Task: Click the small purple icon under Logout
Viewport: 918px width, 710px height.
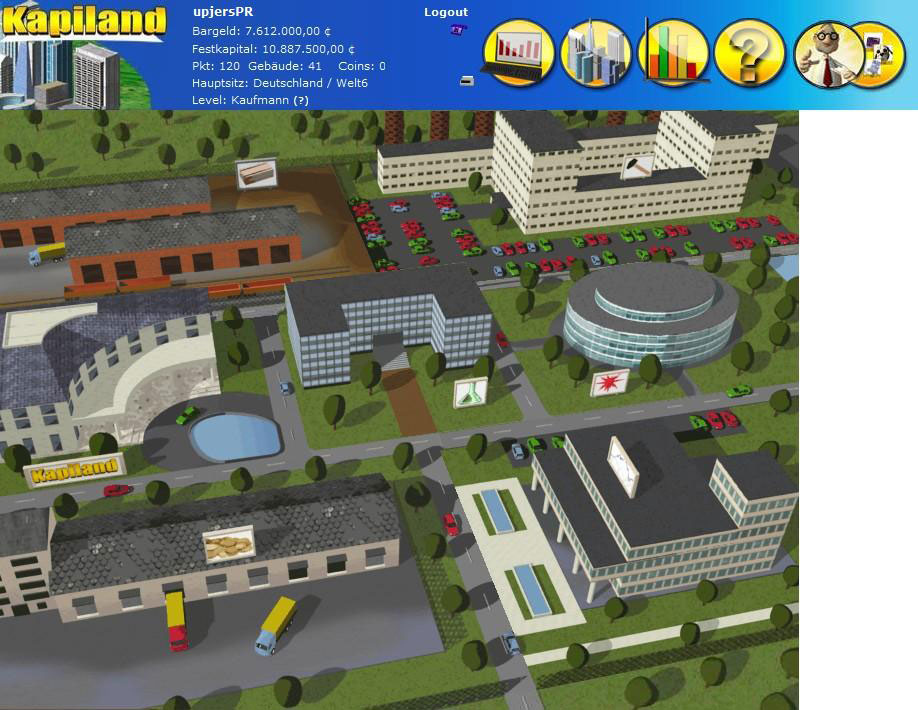Action: pos(458,30)
